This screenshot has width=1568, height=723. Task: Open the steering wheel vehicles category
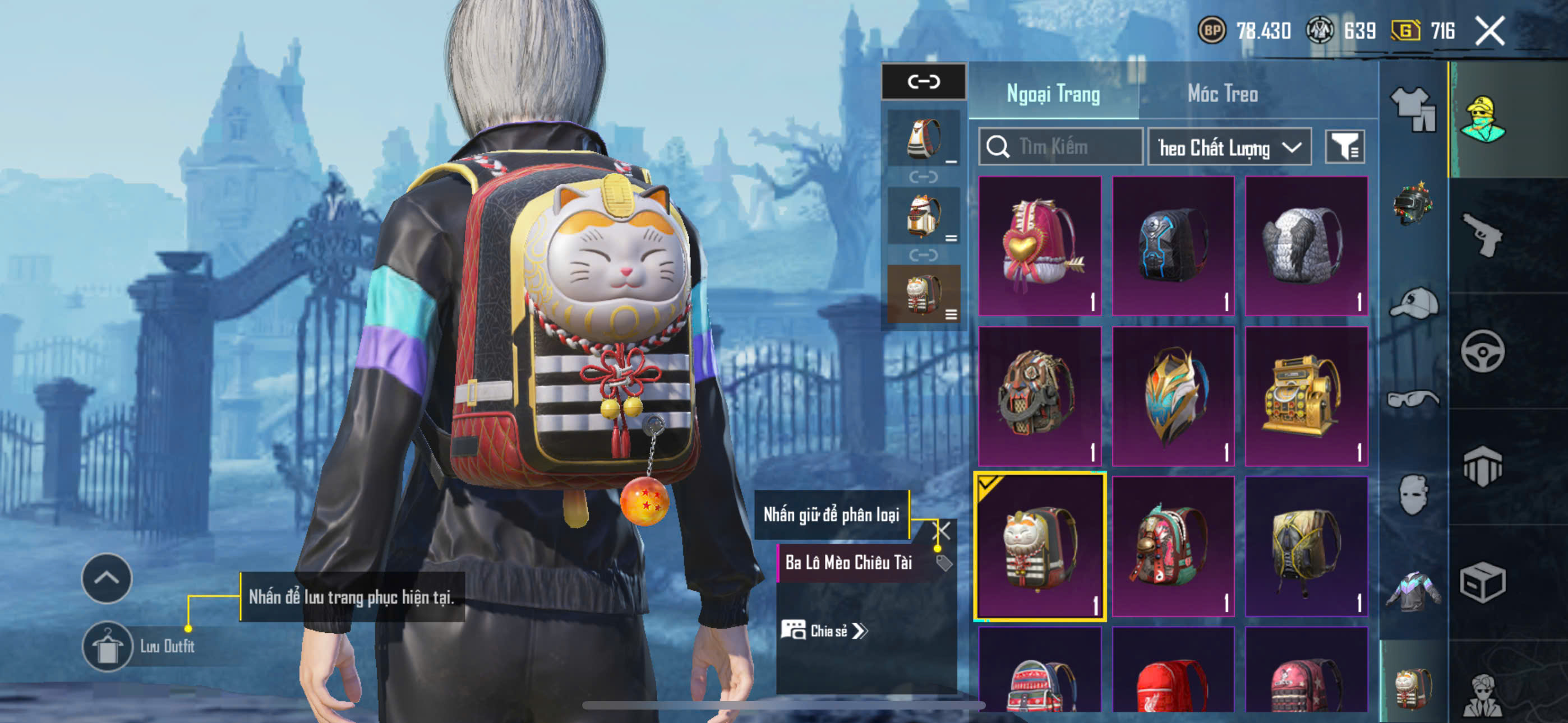[x=1482, y=351]
